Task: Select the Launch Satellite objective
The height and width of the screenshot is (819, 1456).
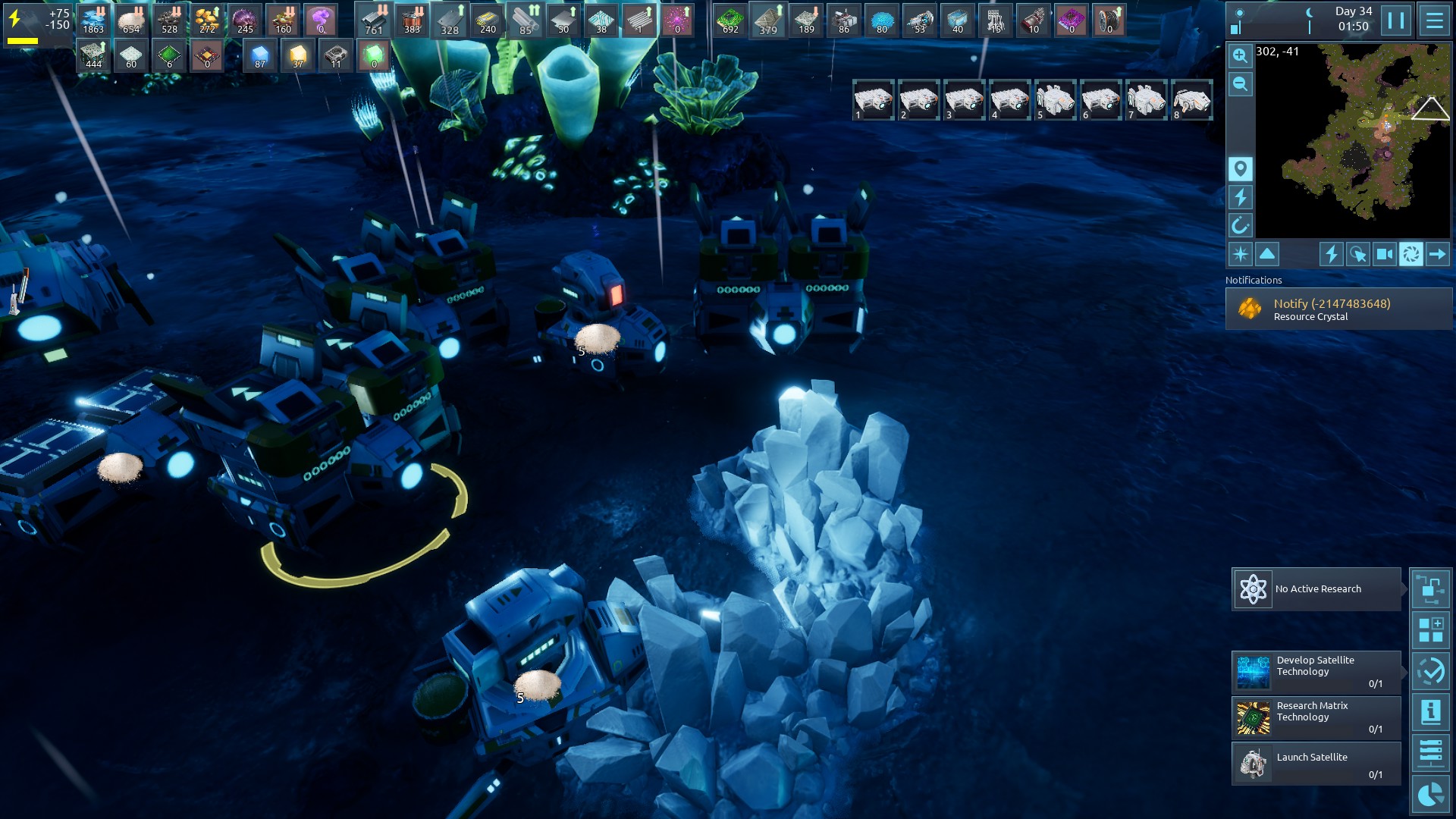Action: pyautogui.click(x=1316, y=763)
